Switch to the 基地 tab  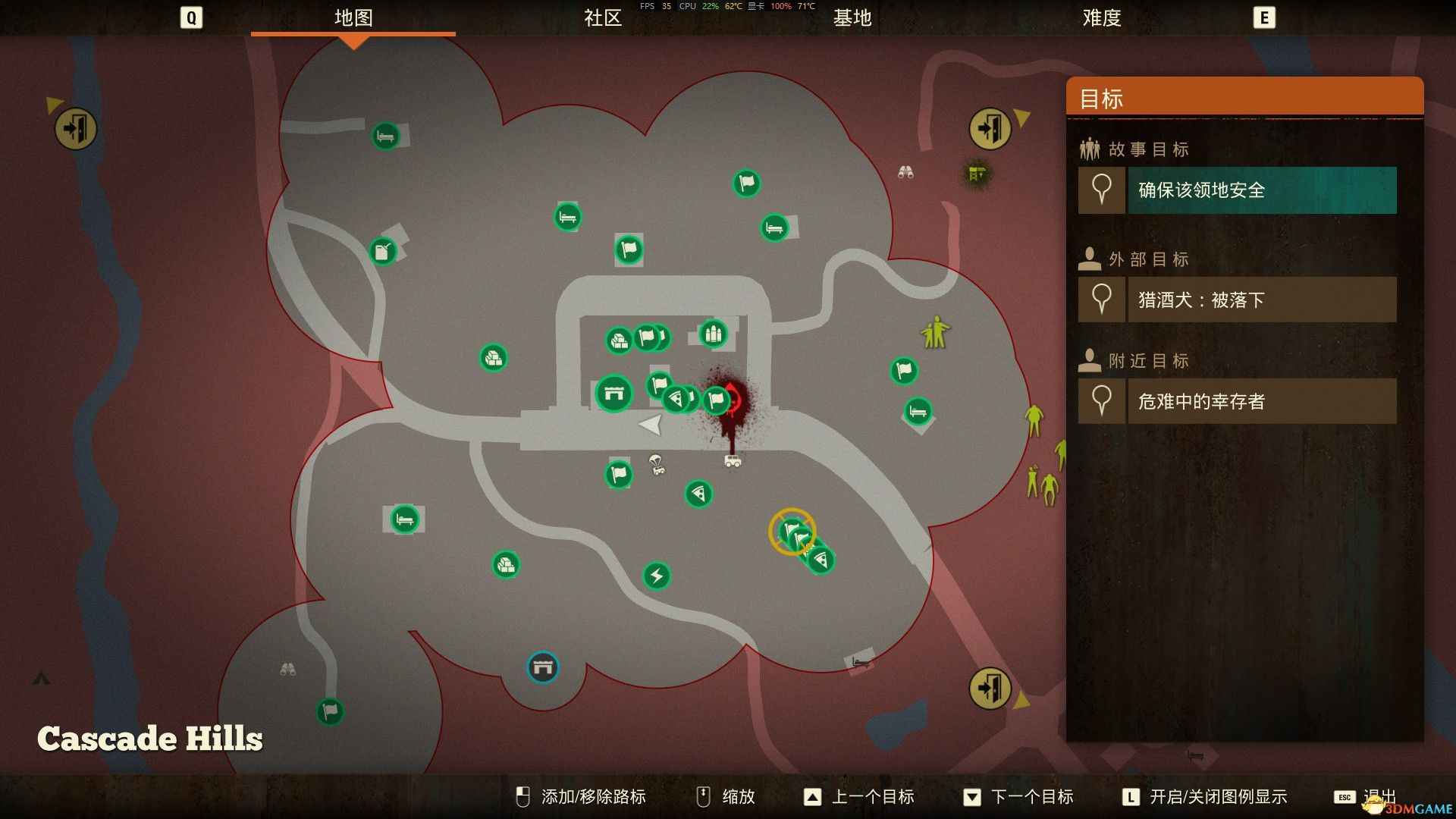[x=851, y=19]
